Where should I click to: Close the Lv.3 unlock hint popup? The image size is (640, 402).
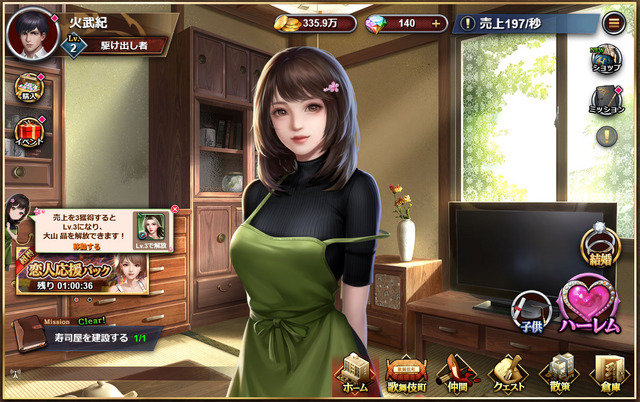175,209
